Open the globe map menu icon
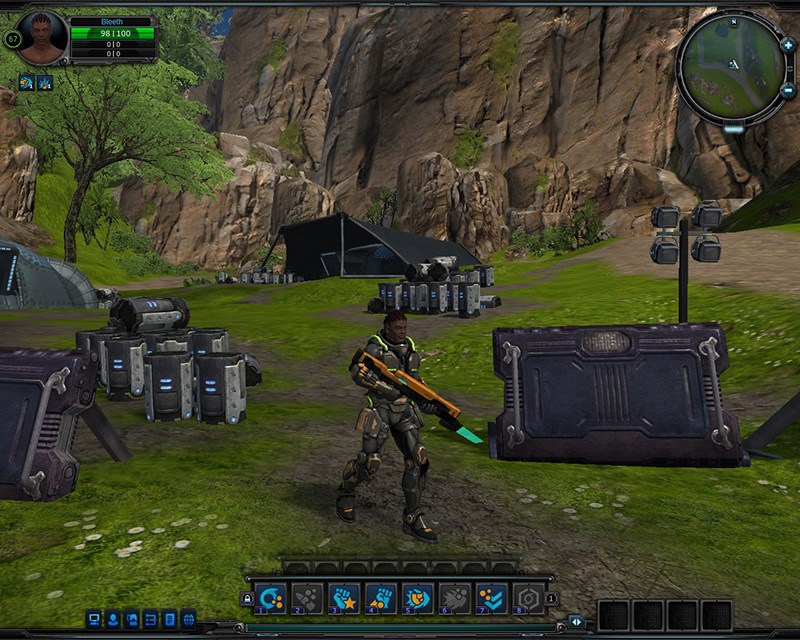This screenshot has height=640, width=800. coord(189,619)
